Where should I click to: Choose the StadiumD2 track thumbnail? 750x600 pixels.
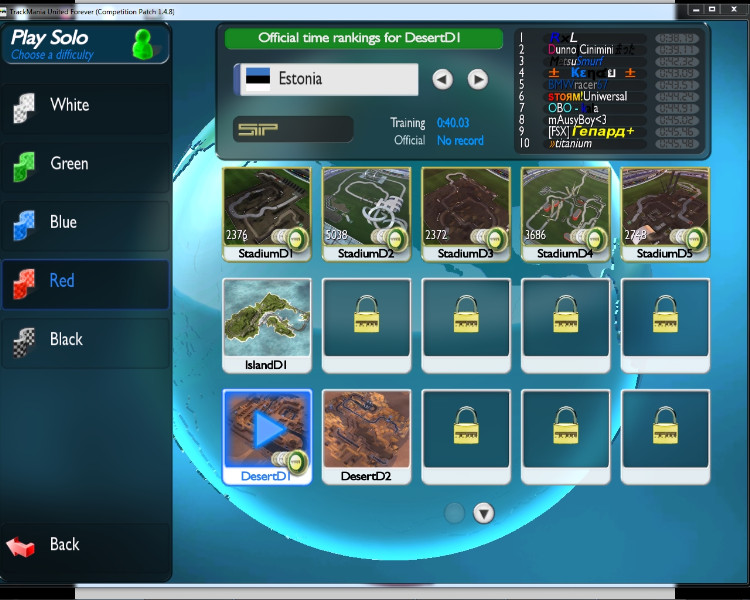point(366,208)
